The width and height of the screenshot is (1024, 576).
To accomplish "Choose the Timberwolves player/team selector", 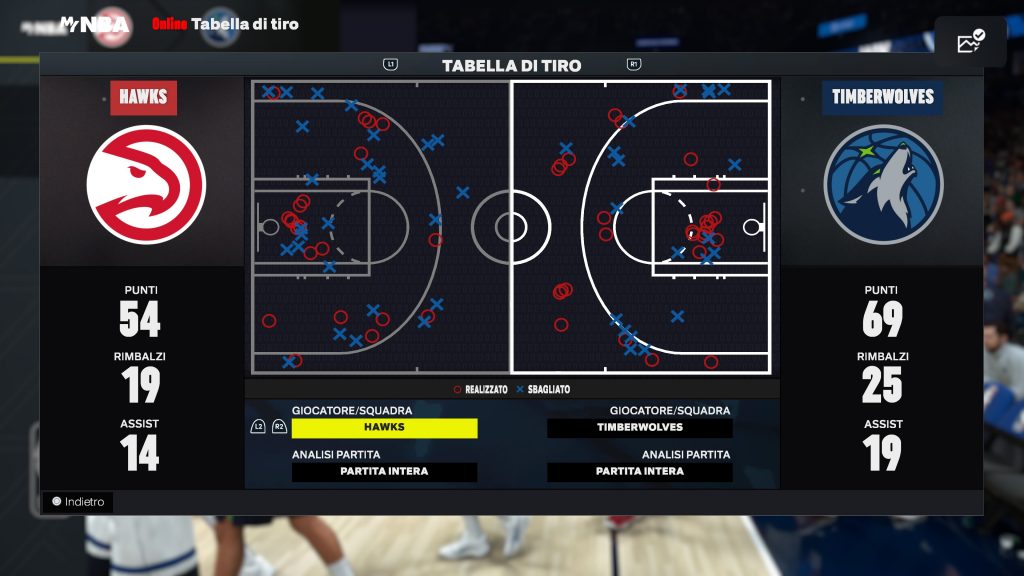I will pyautogui.click(x=640, y=428).
